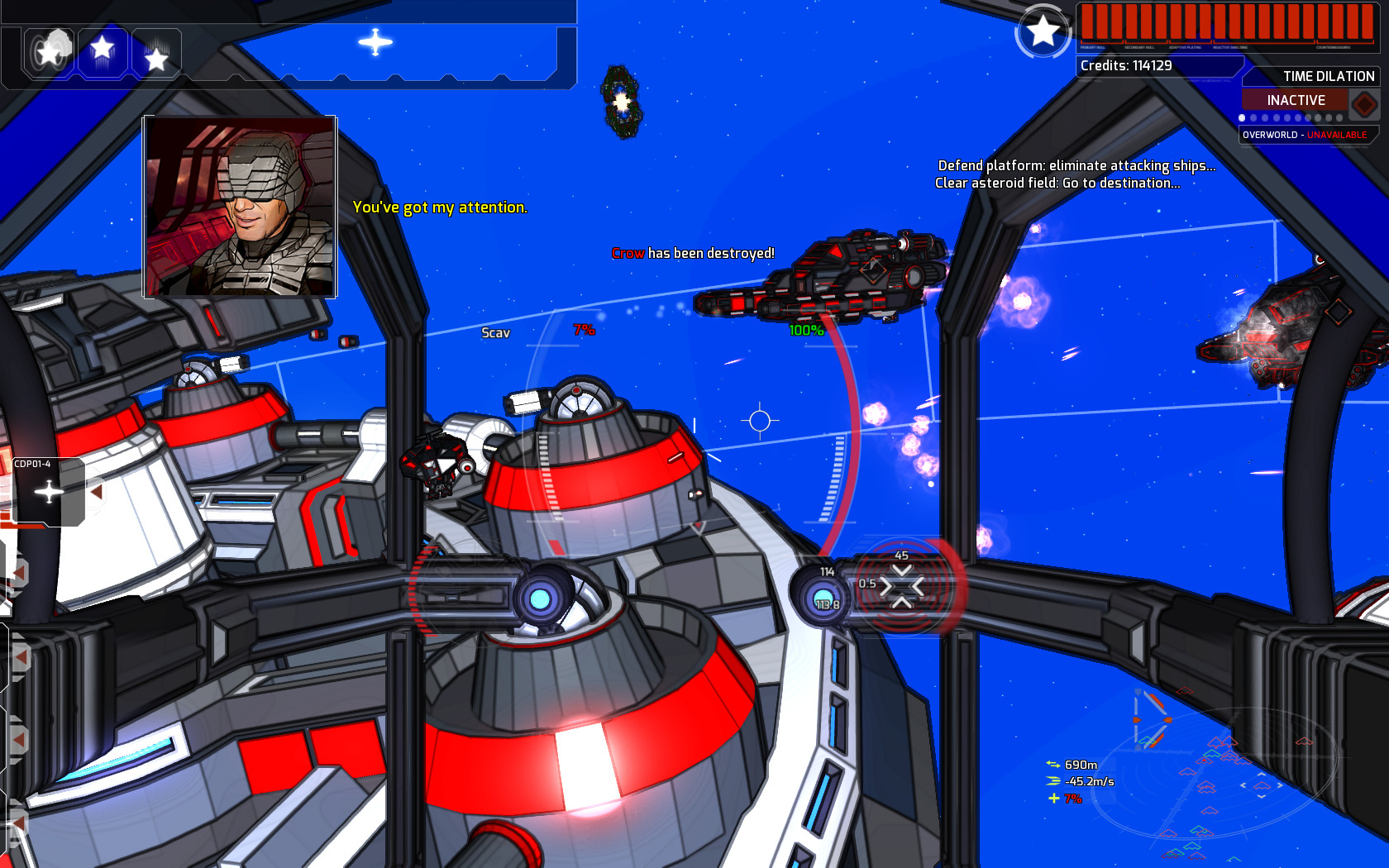Open the CDP01-4 wingman tab
Screen dimensions: 1389x868
click(31, 464)
